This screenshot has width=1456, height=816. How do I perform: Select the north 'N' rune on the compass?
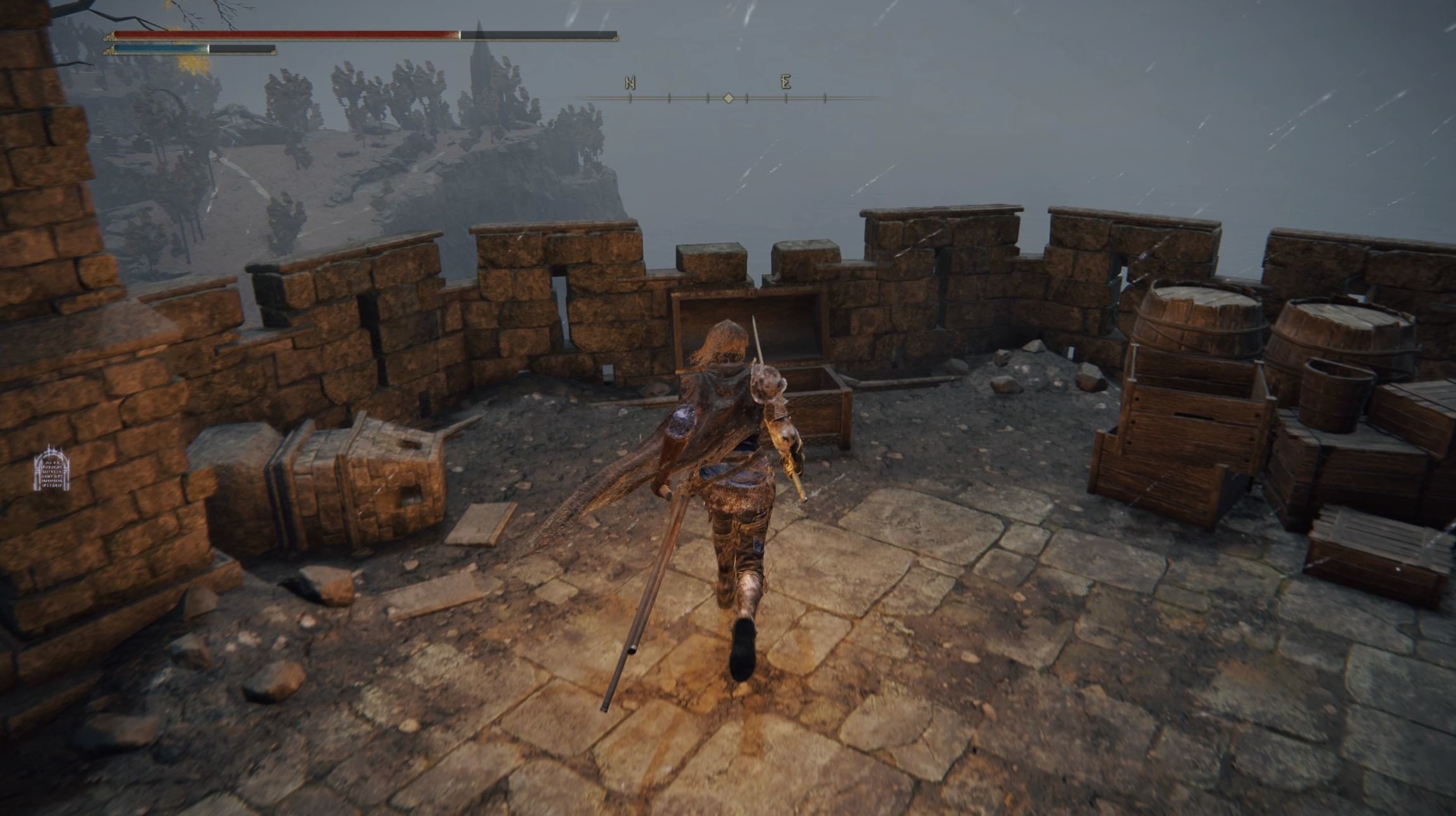click(630, 83)
